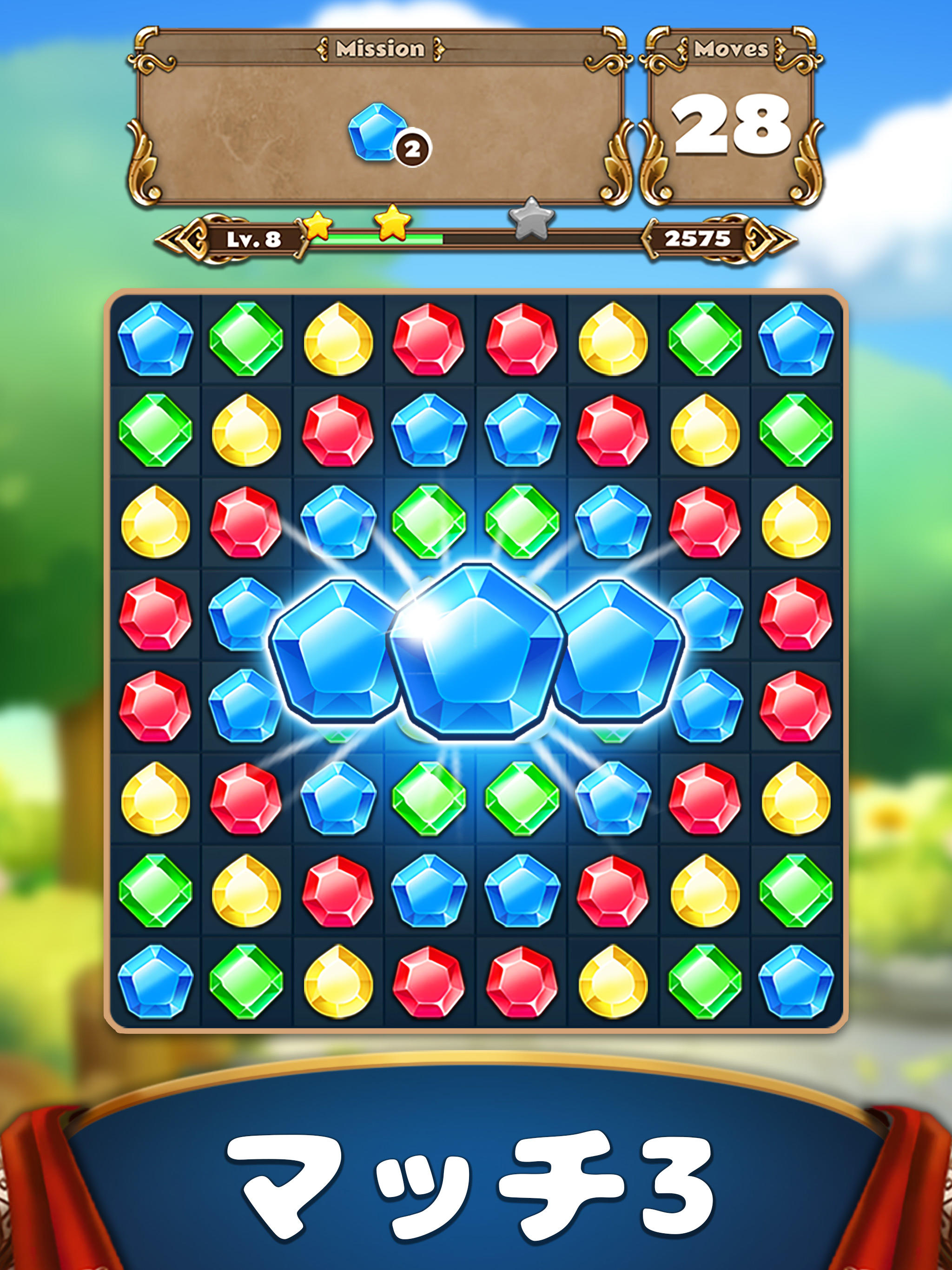Select the green gem beside the glowing blue gems
Image resolution: width=952 pixels, height=1270 pixels.
coord(427,522)
